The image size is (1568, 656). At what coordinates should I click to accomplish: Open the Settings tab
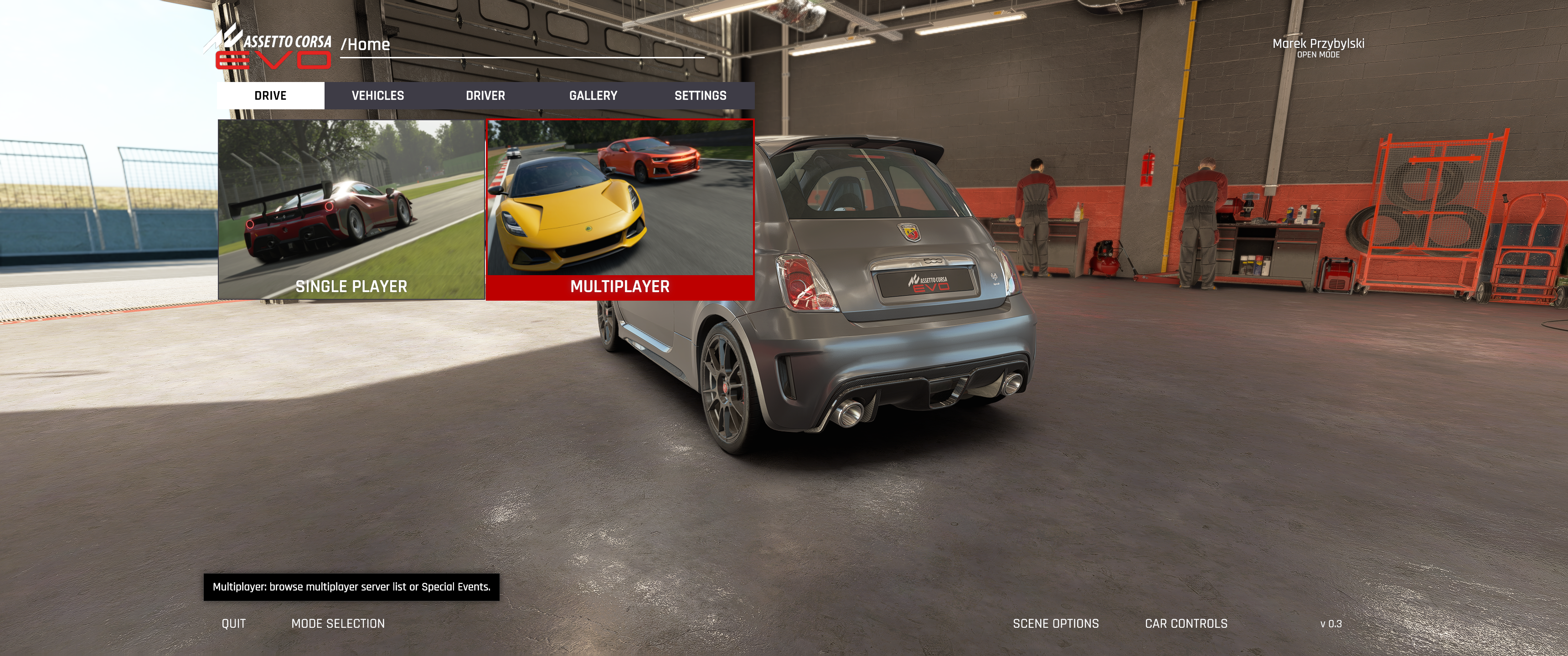tap(700, 96)
